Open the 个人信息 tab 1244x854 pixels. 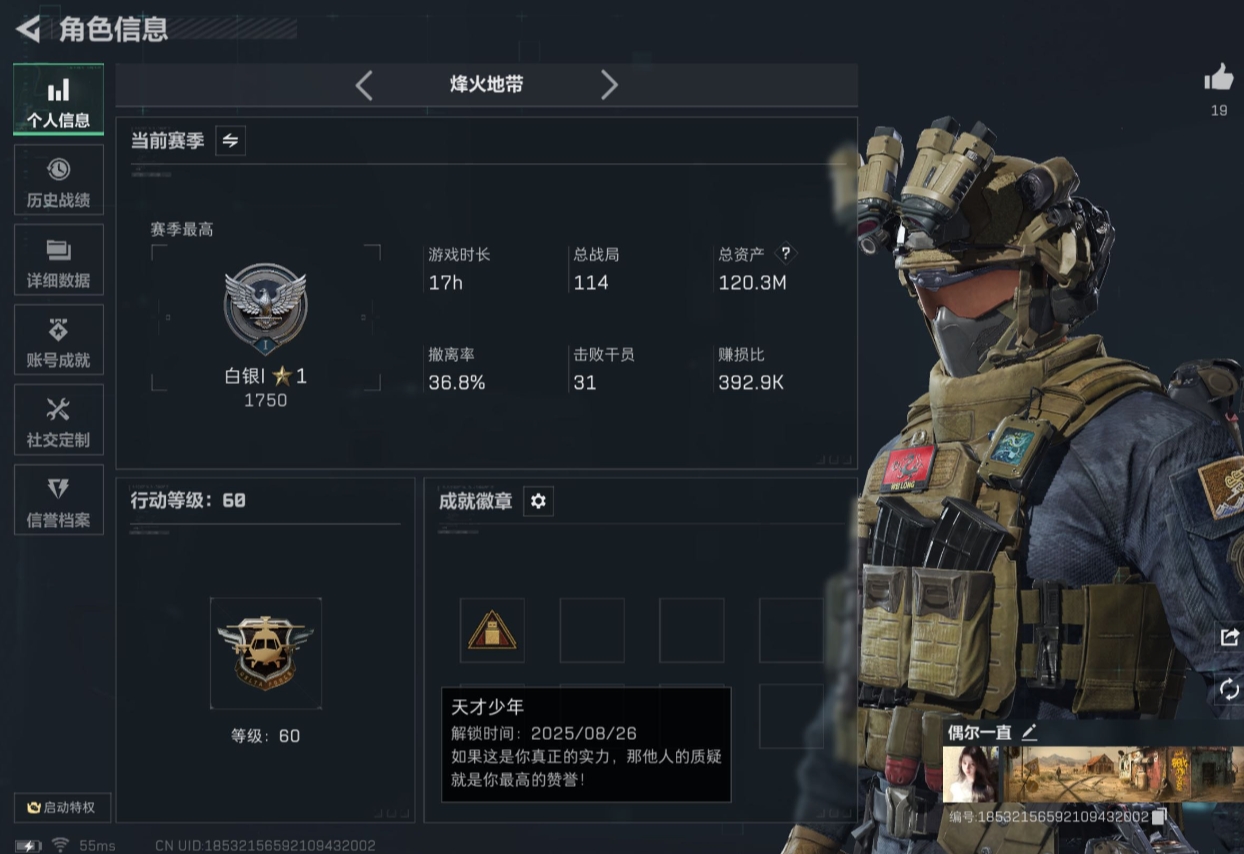pyautogui.click(x=58, y=100)
